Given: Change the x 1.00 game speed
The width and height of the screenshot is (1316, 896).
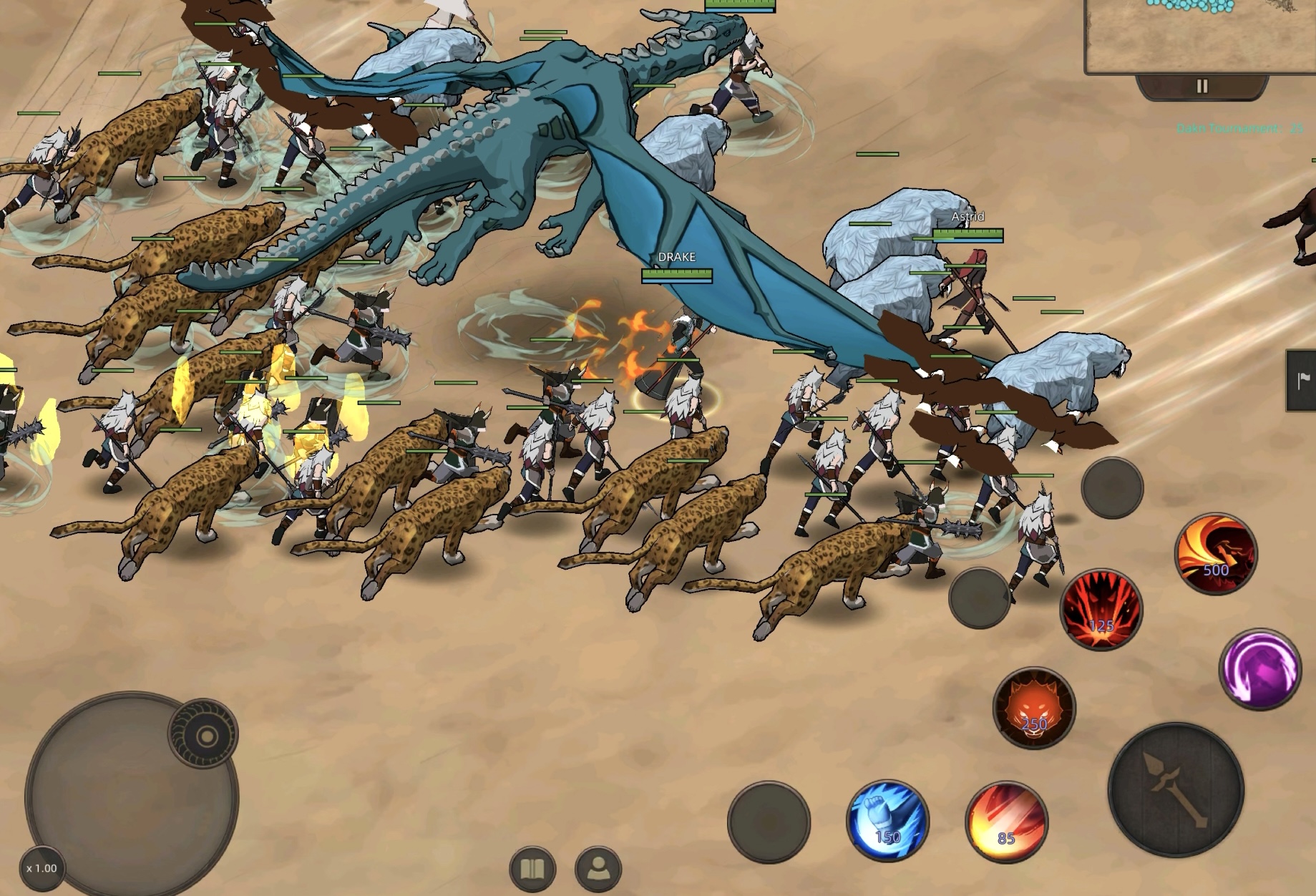Looking at the screenshot, I should [x=42, y=868].
